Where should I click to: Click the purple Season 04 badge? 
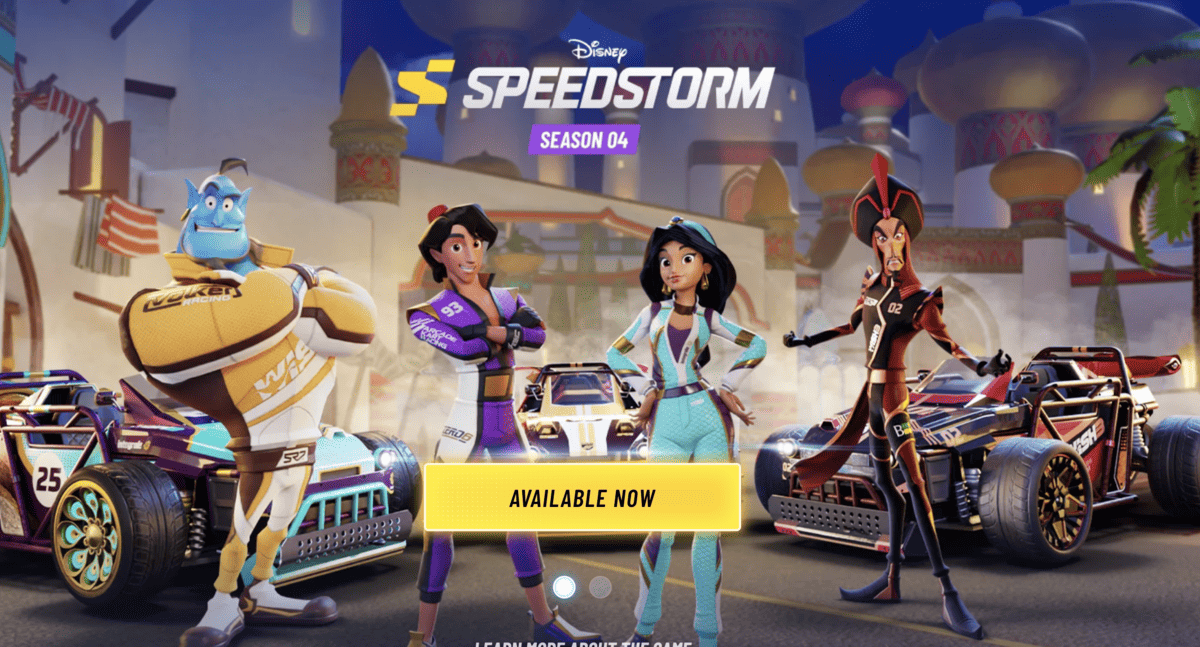click(584, 139)
